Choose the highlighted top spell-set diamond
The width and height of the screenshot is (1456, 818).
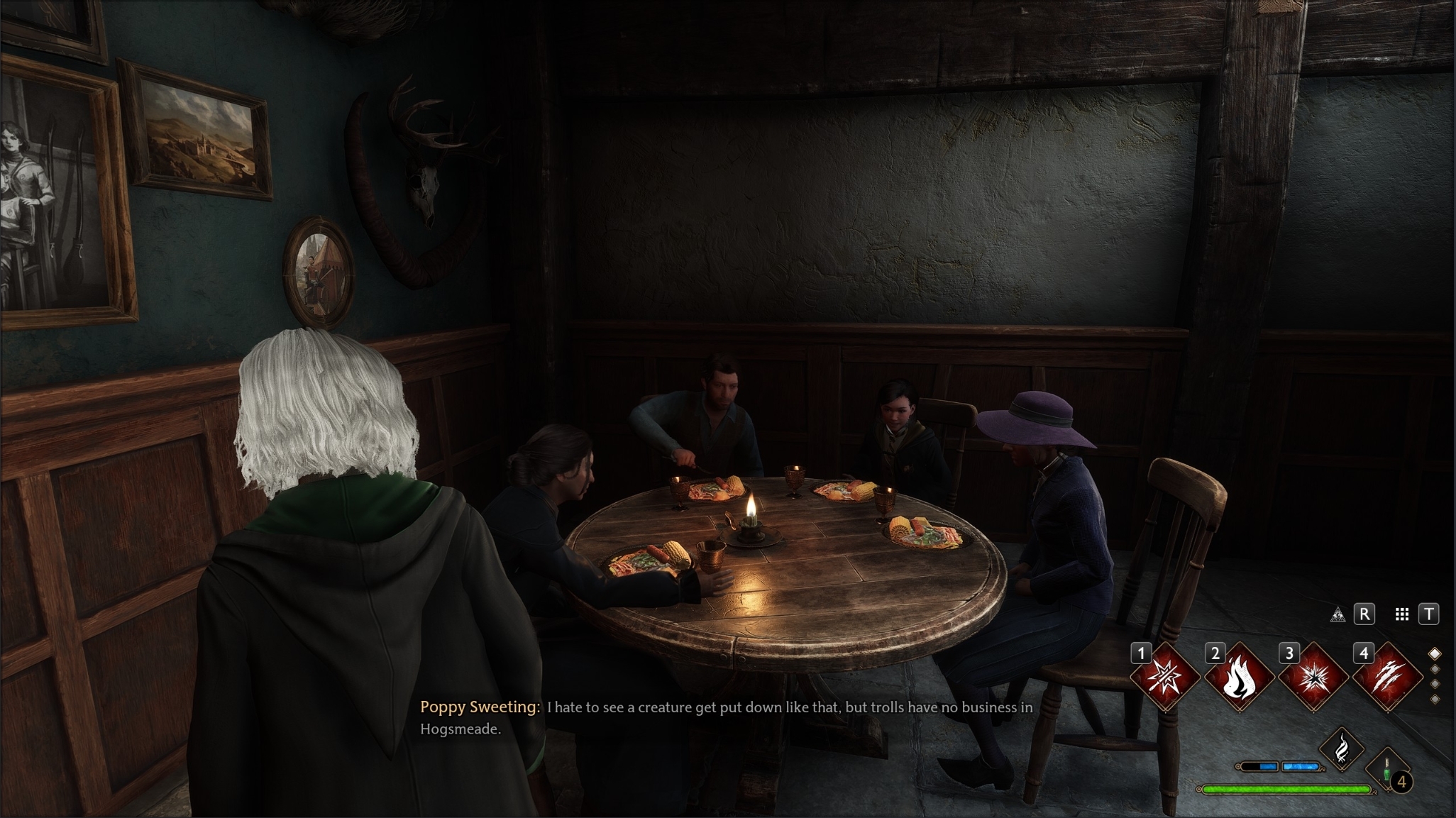coord(1435,653)
